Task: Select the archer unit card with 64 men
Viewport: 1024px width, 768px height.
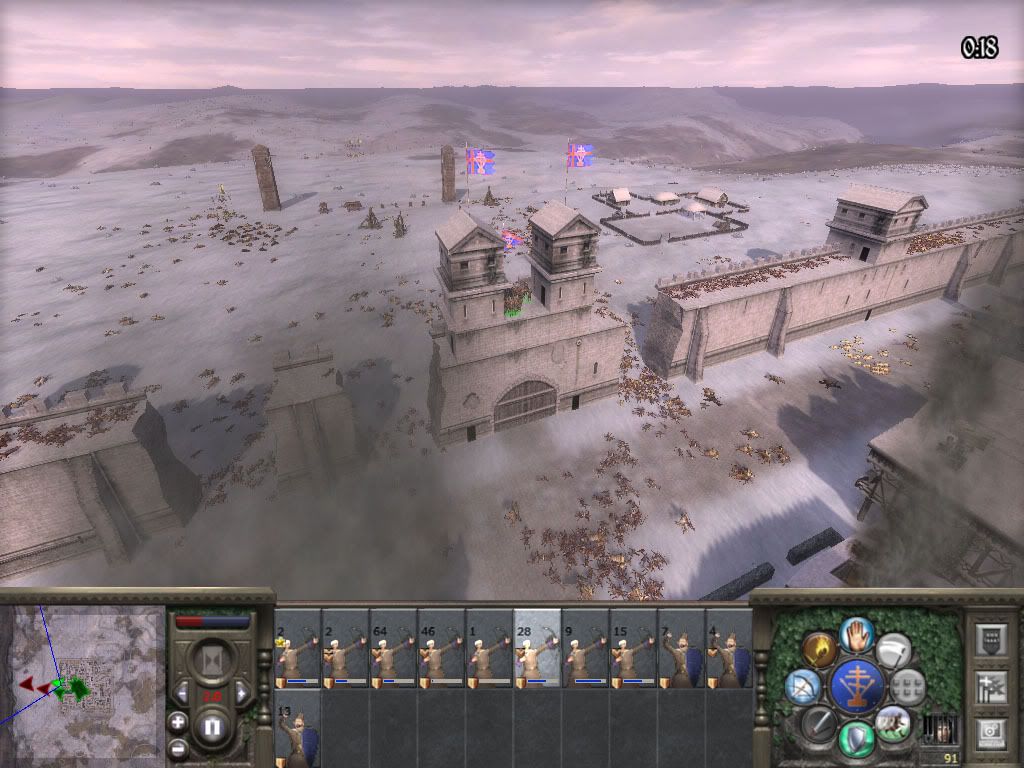Action: (x=393, y=649)
